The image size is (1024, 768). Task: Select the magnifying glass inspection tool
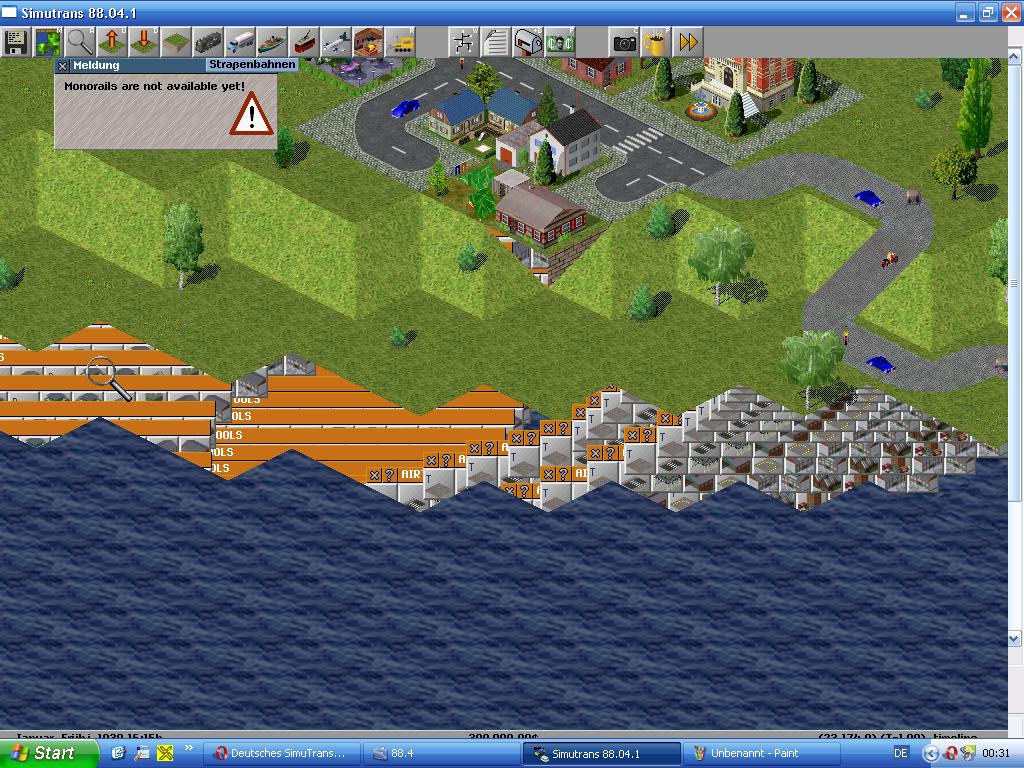(80, 42)
